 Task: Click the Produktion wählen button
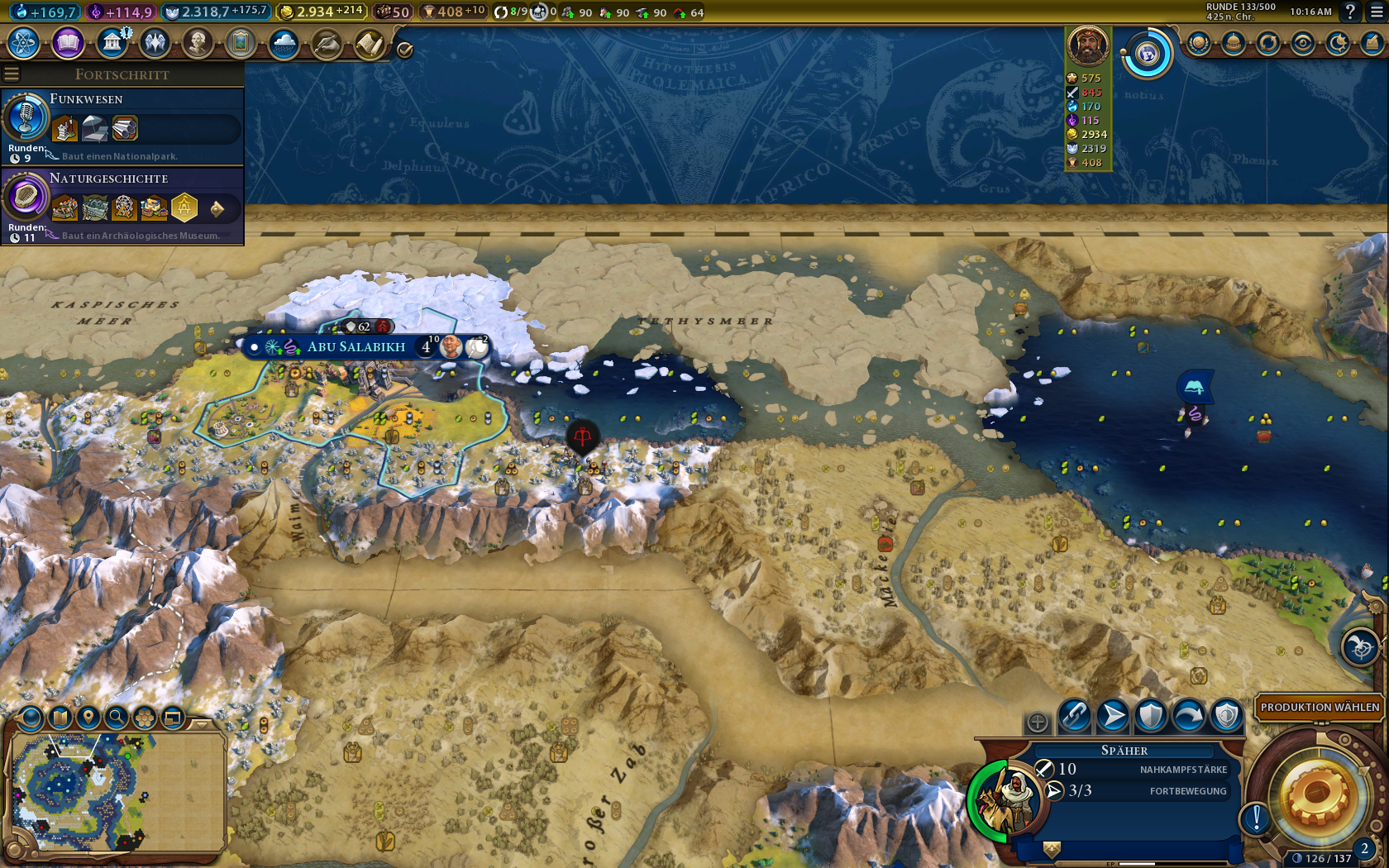coord(1320,708)
